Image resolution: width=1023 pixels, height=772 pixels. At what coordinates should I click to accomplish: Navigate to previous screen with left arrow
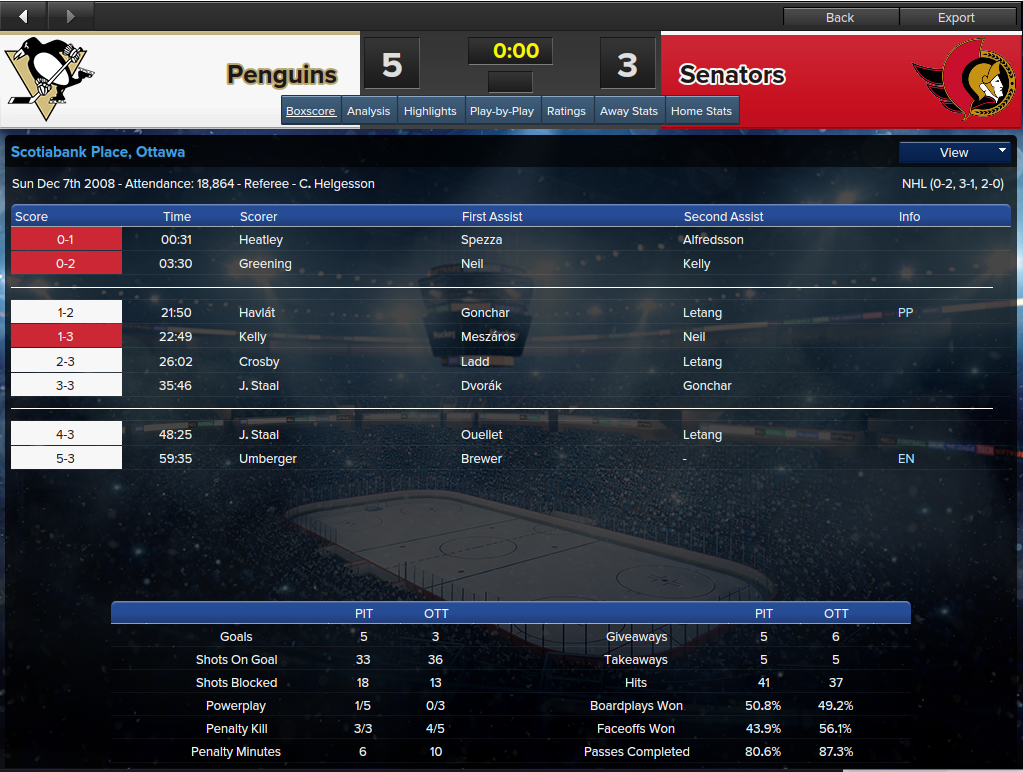pyautogui.click(x=23, y=16)
